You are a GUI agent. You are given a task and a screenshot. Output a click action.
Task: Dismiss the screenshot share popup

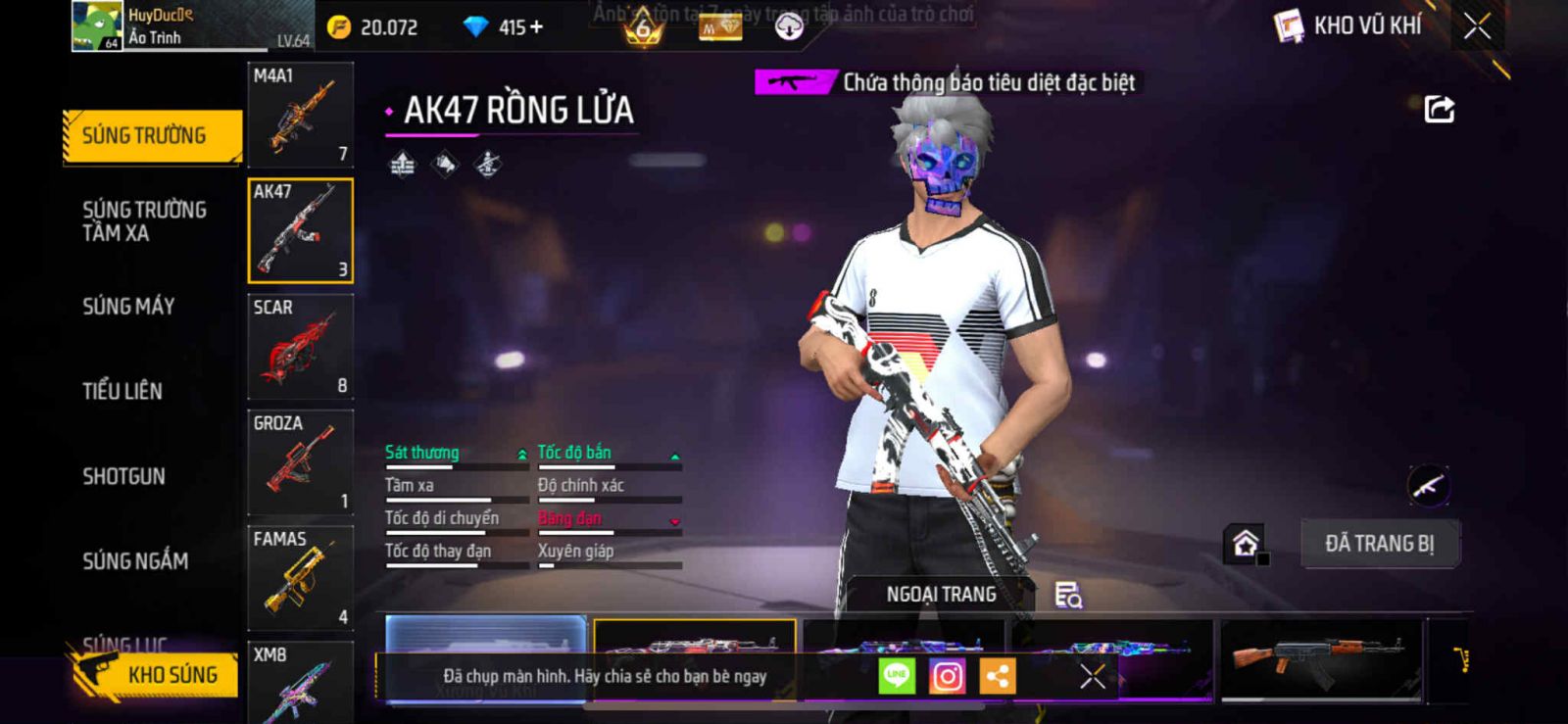tap(1092, 676)
